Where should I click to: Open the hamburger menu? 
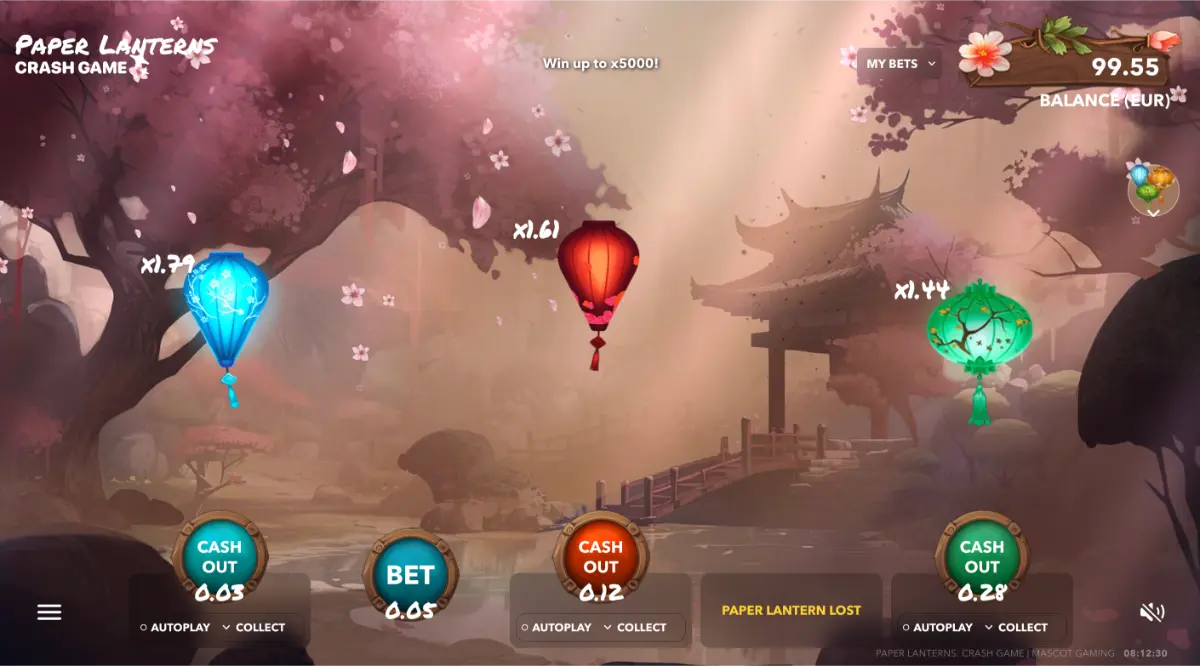click(49, 612)
